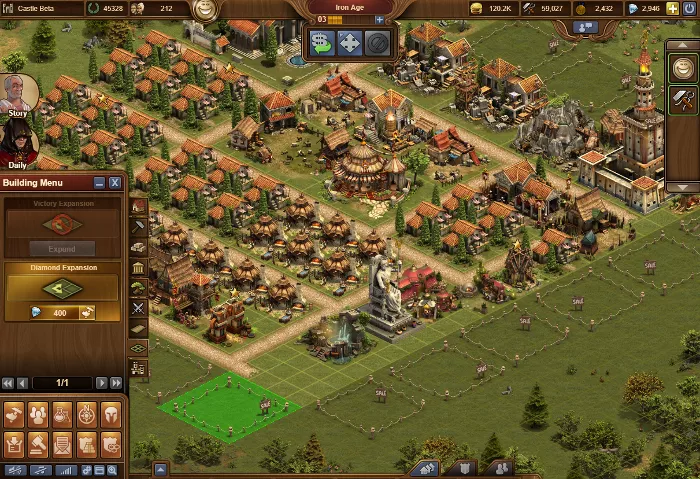Go to previous building menu page
This screenshot has height=479, width=700.
pyautogui.click(x=22, y=383)
